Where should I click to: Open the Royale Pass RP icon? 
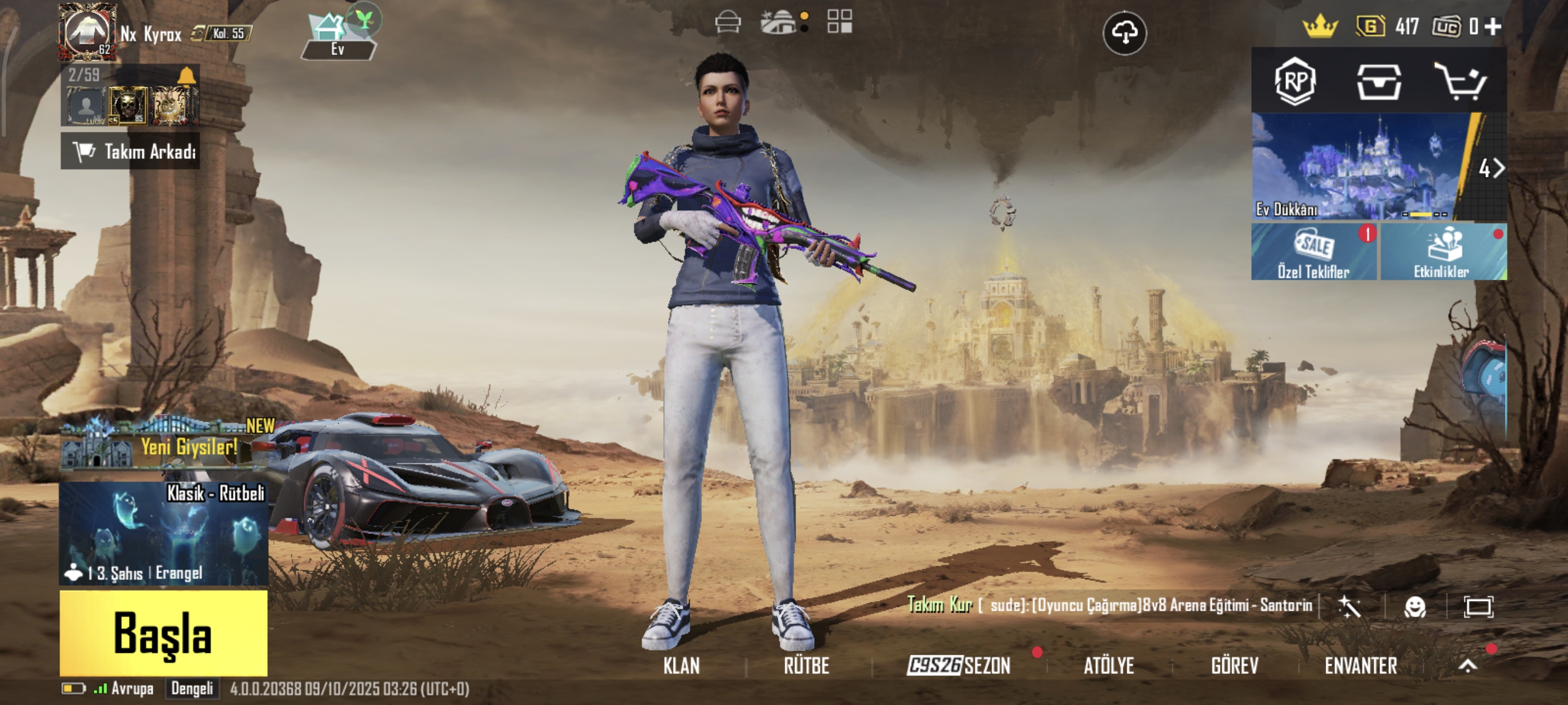[1295, 81]
